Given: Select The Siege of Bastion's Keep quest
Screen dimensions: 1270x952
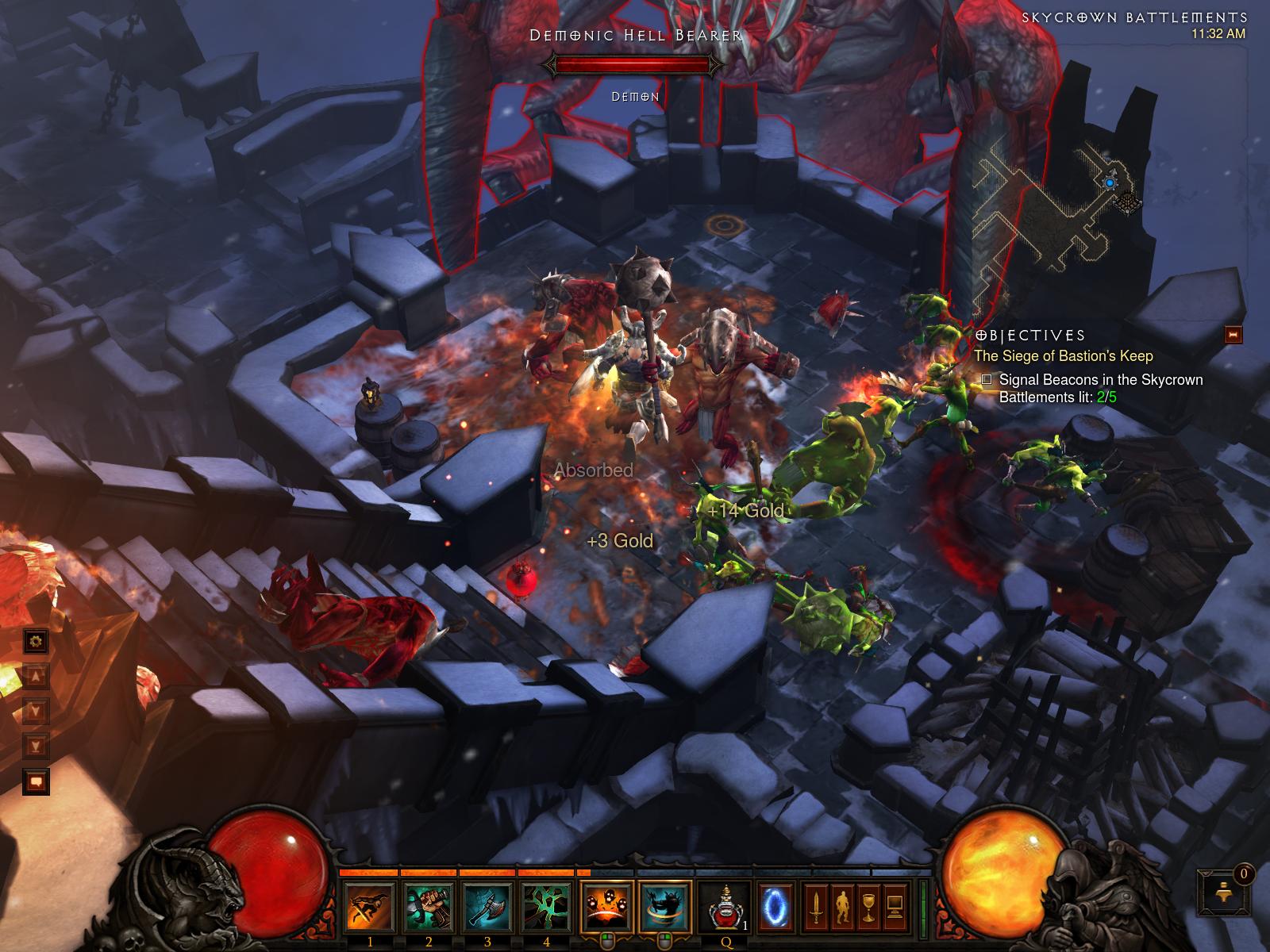Looking at the screenshot, I should pyautogui.click(x=1063, y=356).
